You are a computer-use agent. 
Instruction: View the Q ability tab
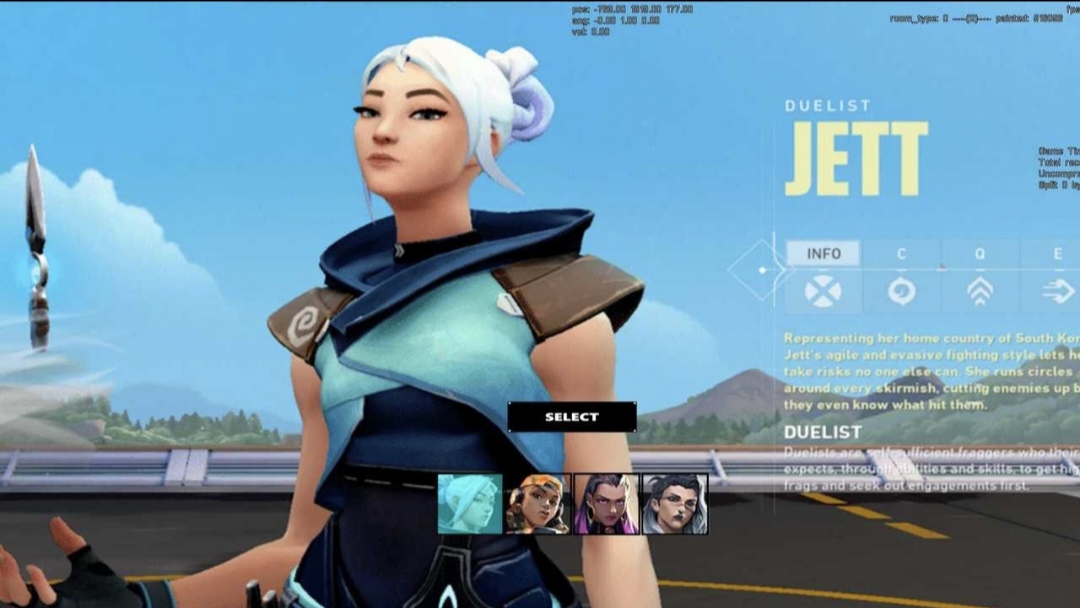980,254
